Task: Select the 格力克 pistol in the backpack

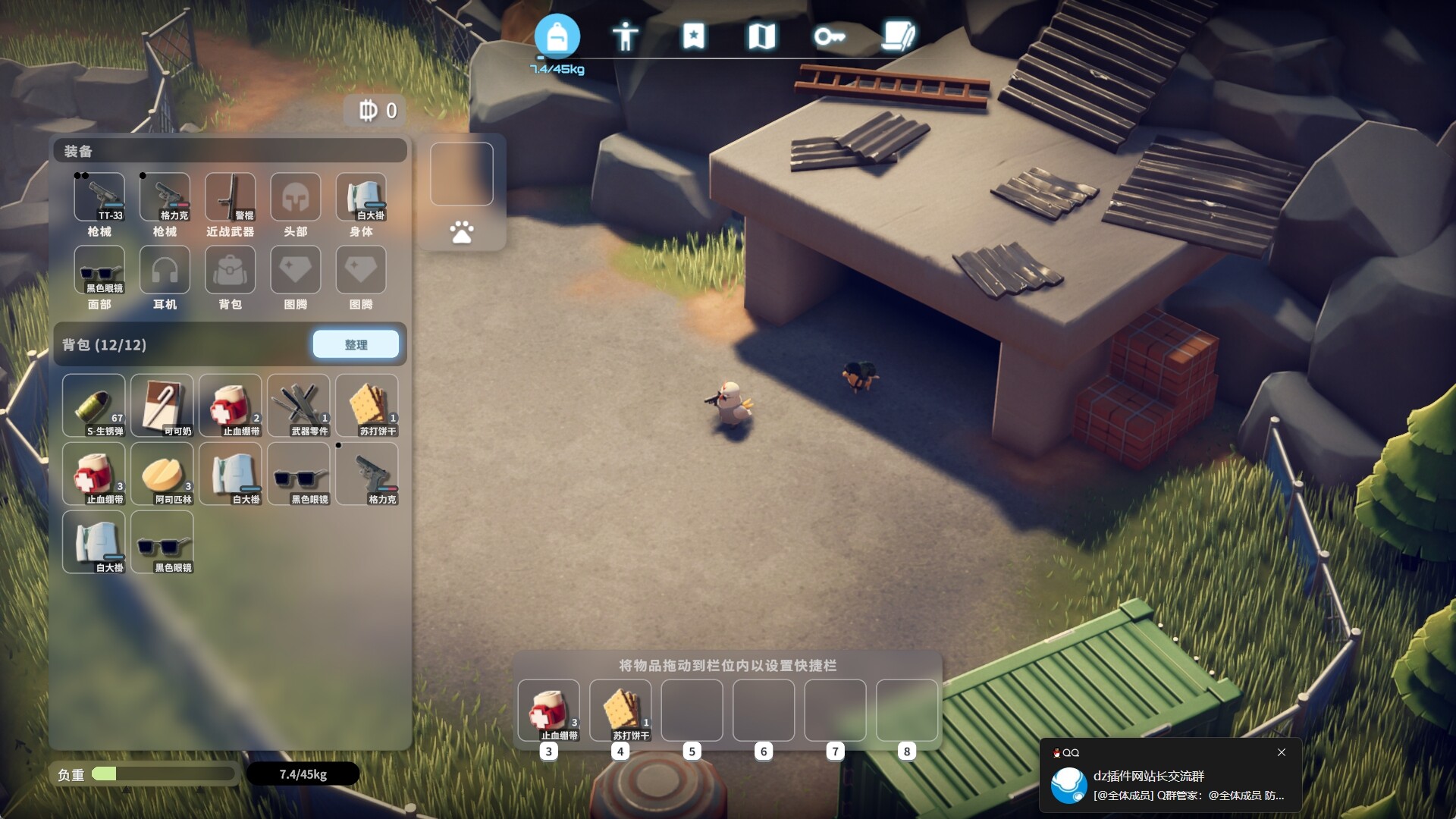Action: [x=367, y=473]
